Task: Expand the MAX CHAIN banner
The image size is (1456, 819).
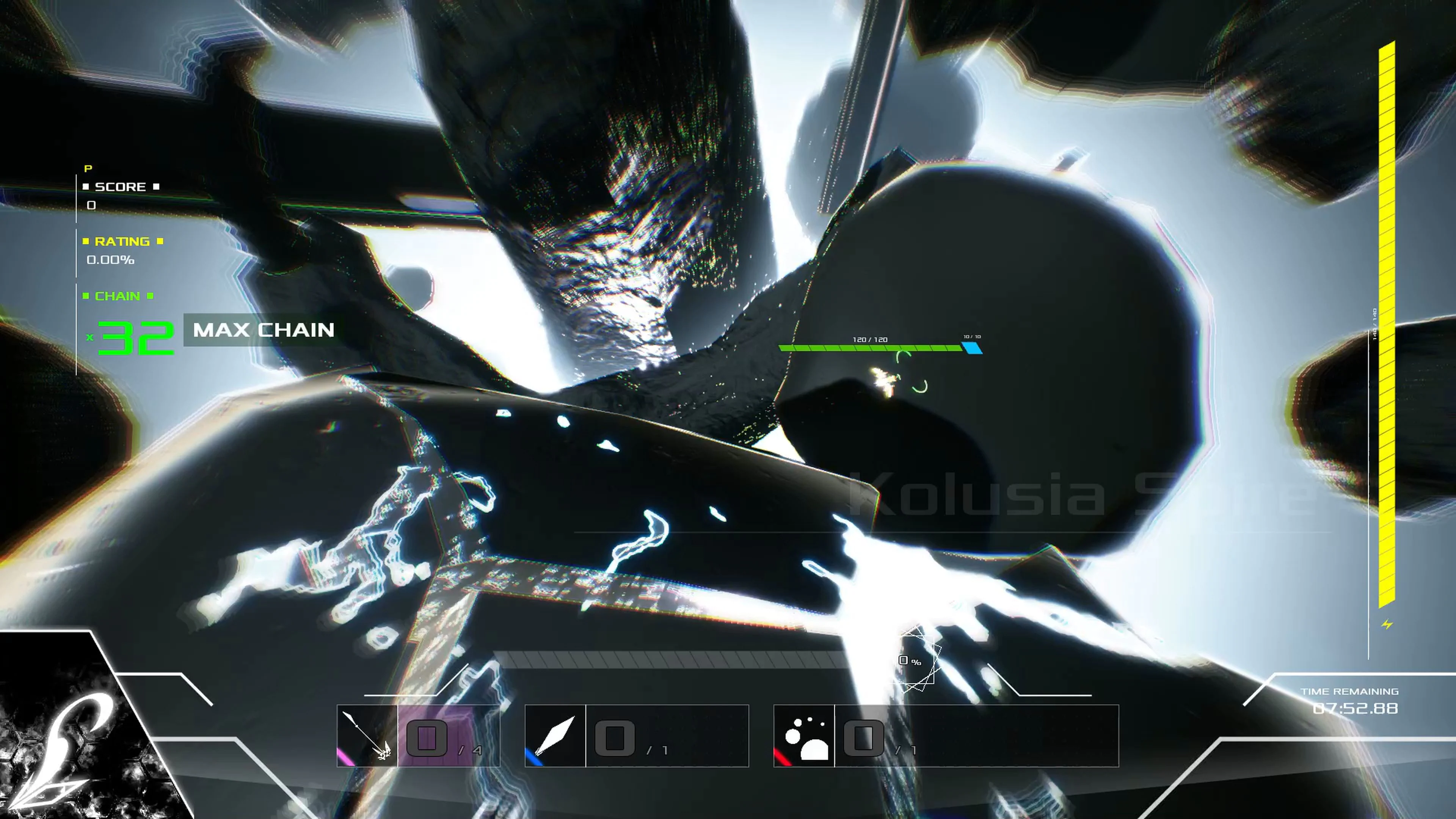Action: (263, 330)
